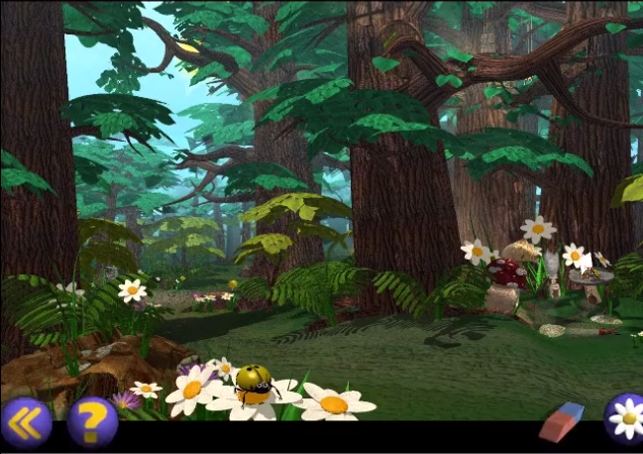Go back with the yellow double-arrow button

(x=26, y=422)
